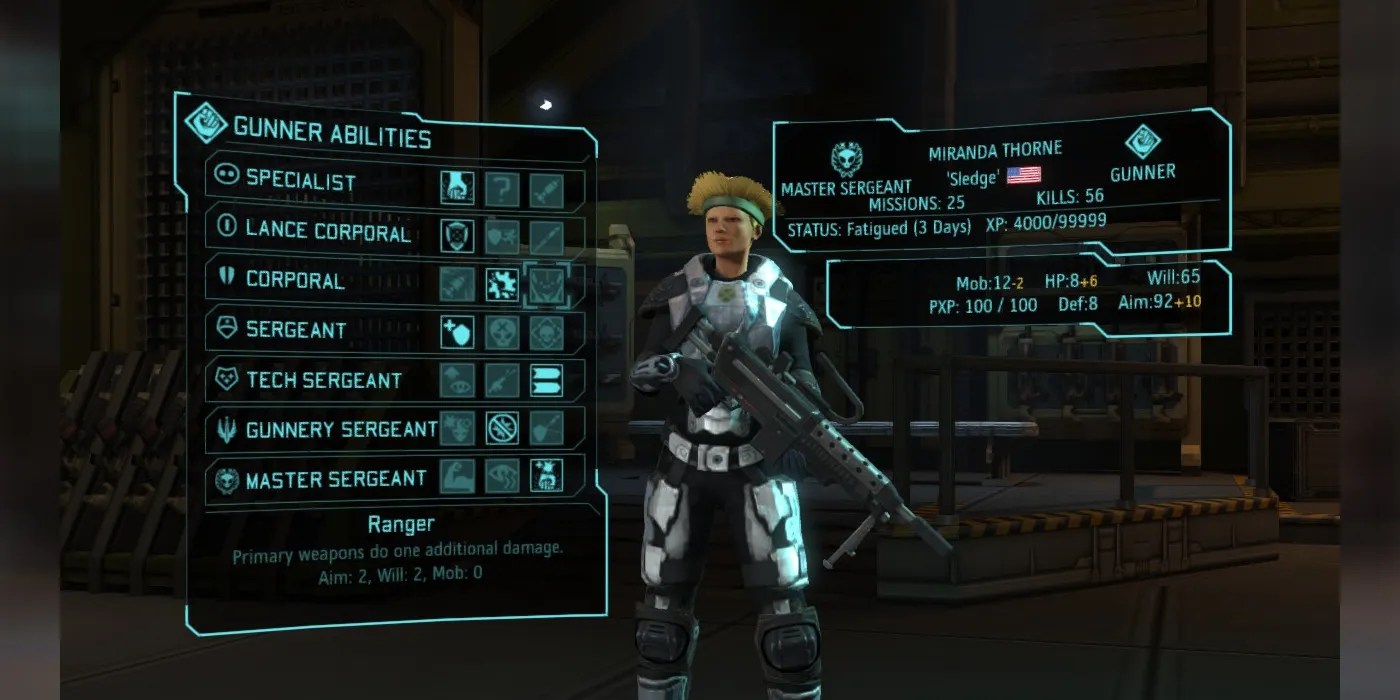Select the raised fist ability in Specialist row
This screenshot has width=1400, height=700.
click(x=457, y=188)
